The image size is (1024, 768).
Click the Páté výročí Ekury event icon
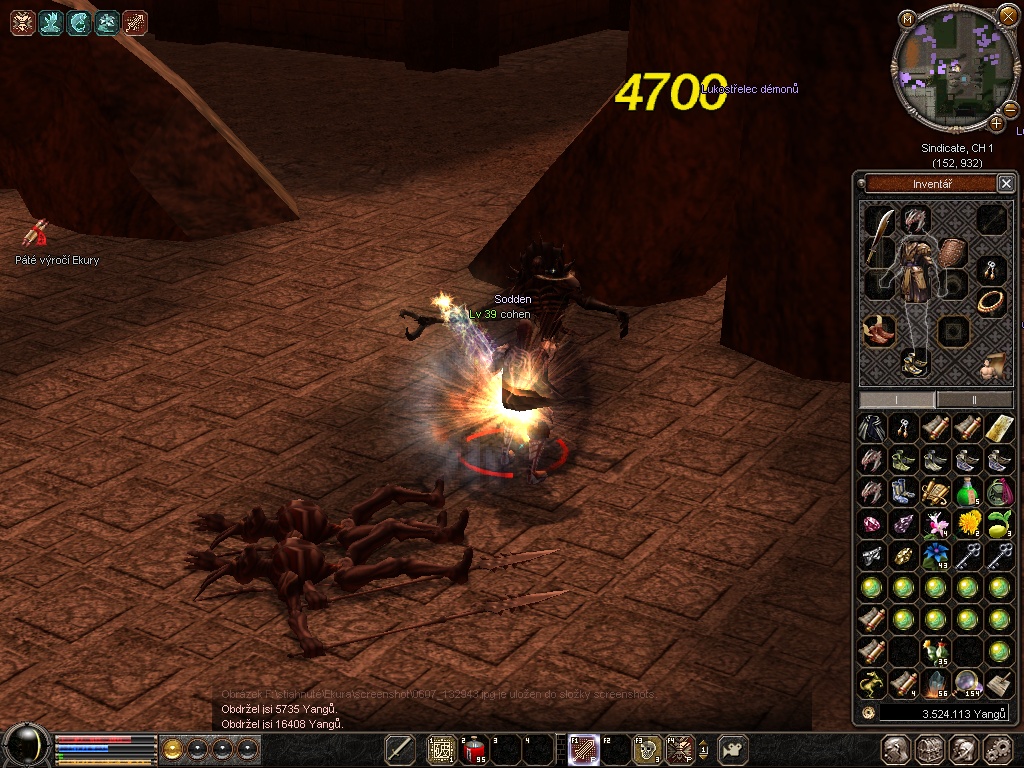coord(38,234)
